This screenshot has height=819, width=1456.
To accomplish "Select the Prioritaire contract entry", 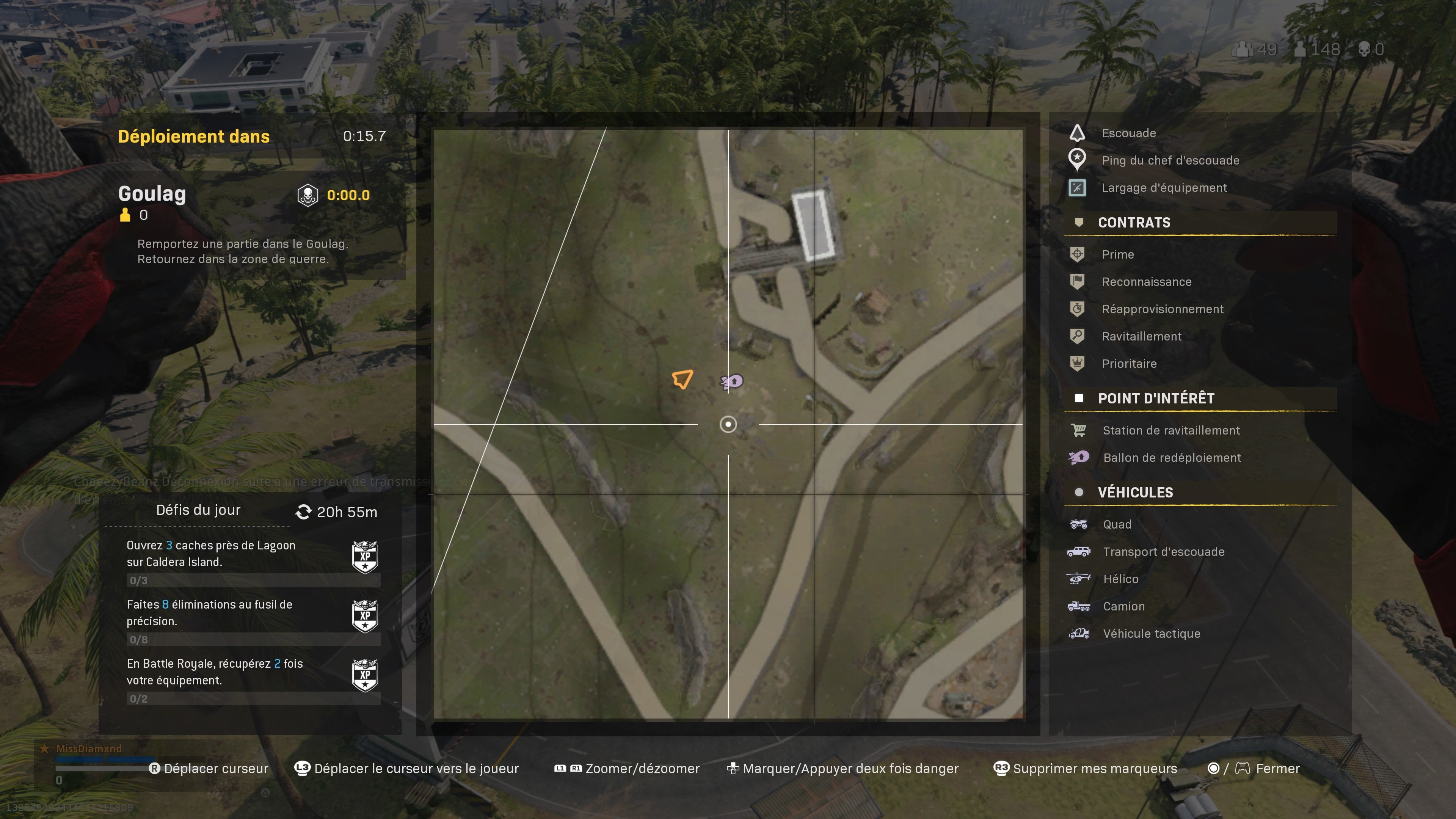I will (1129, 364).
